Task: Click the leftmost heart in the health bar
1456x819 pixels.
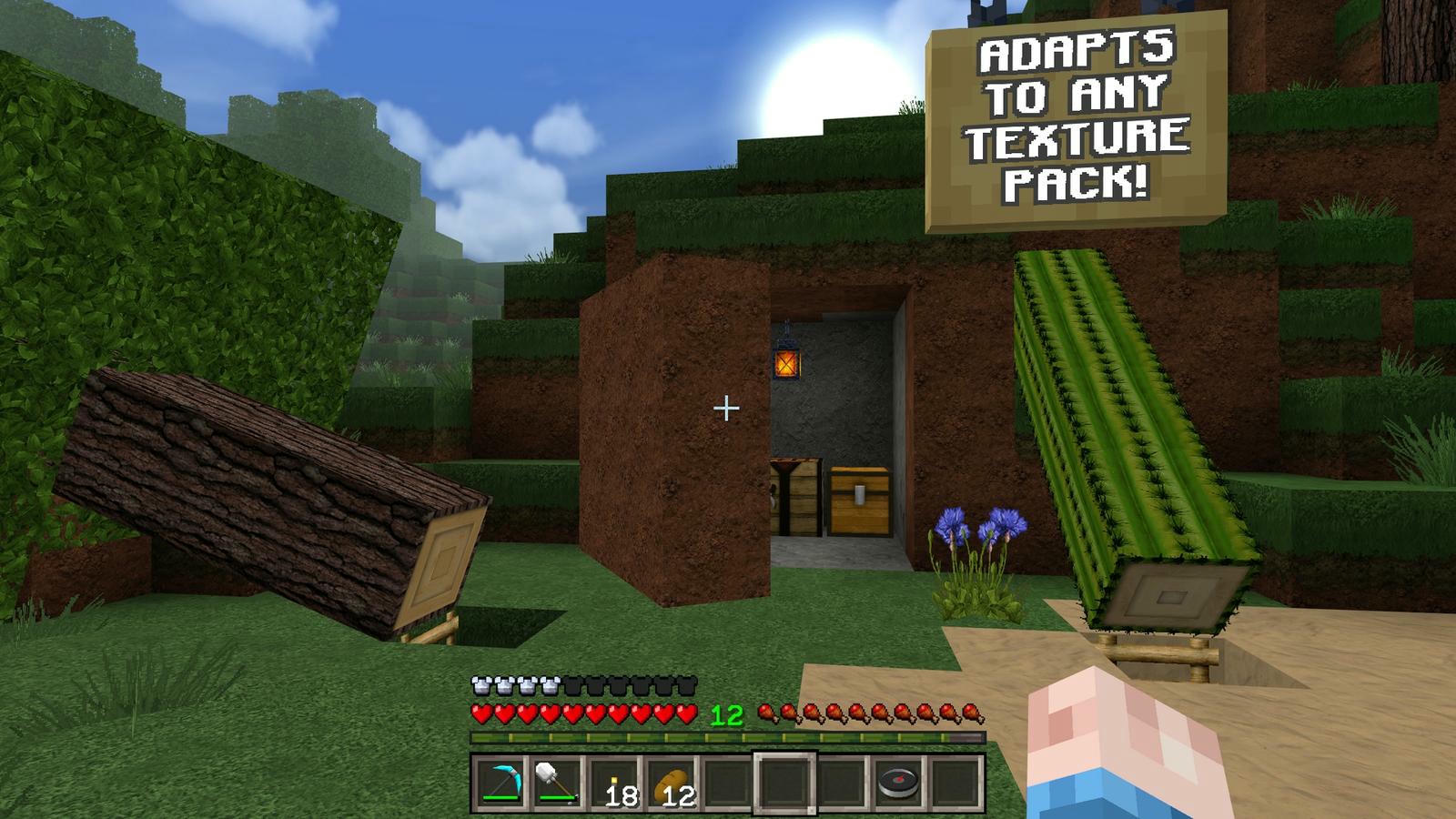Action: 480,715
